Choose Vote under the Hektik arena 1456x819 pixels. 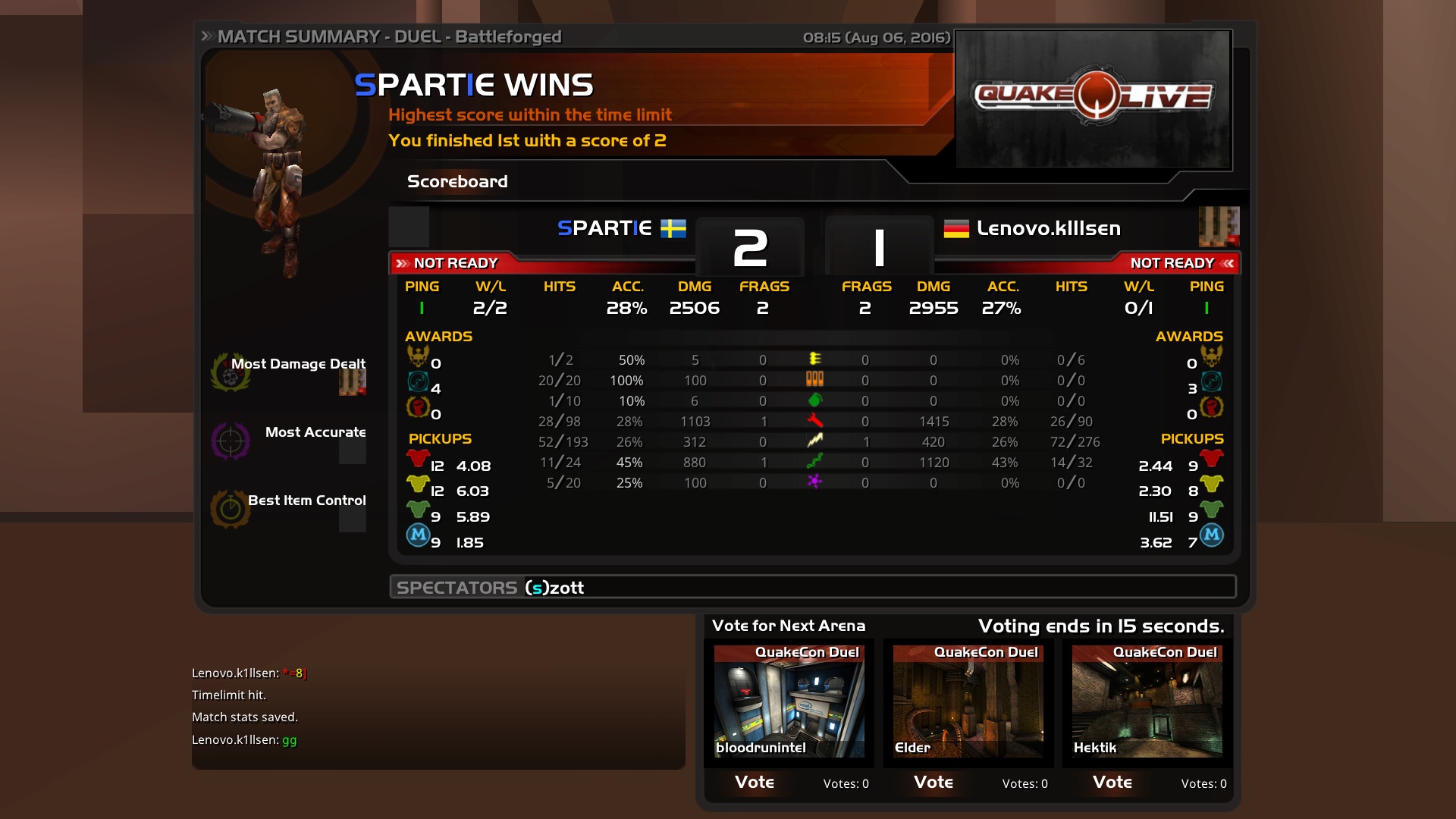(x=1112, y=782)
